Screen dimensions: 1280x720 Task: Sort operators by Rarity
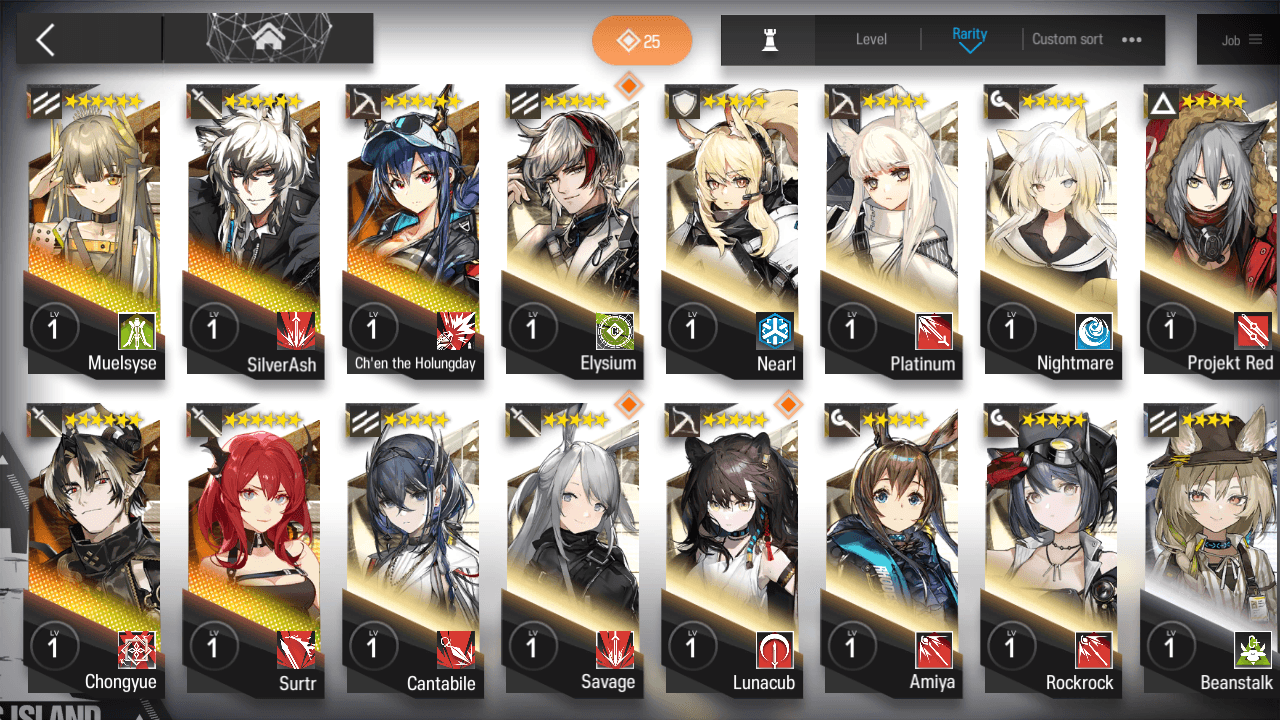tap(969, 39)
